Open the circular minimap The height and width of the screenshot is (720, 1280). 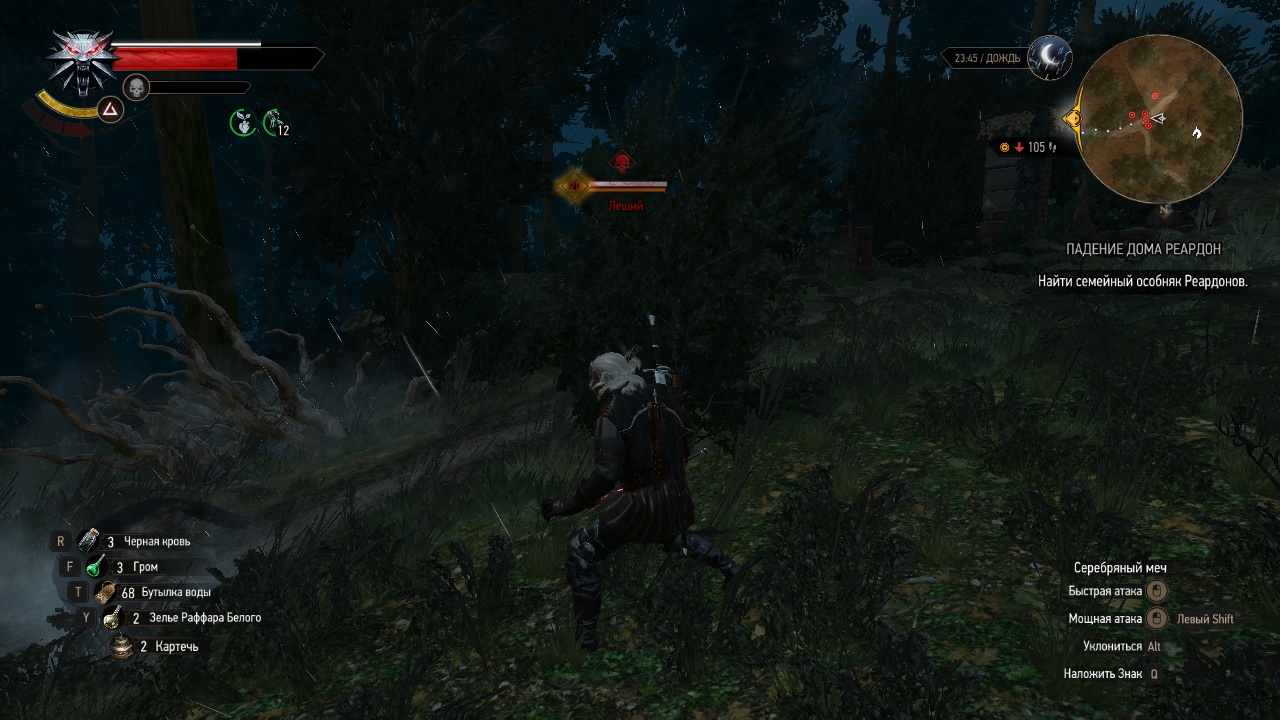[x=1161, y=118]
